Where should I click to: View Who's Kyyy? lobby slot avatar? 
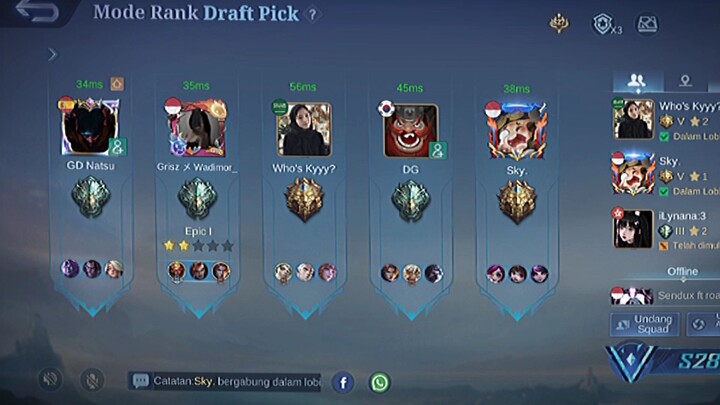pos(303,129)
